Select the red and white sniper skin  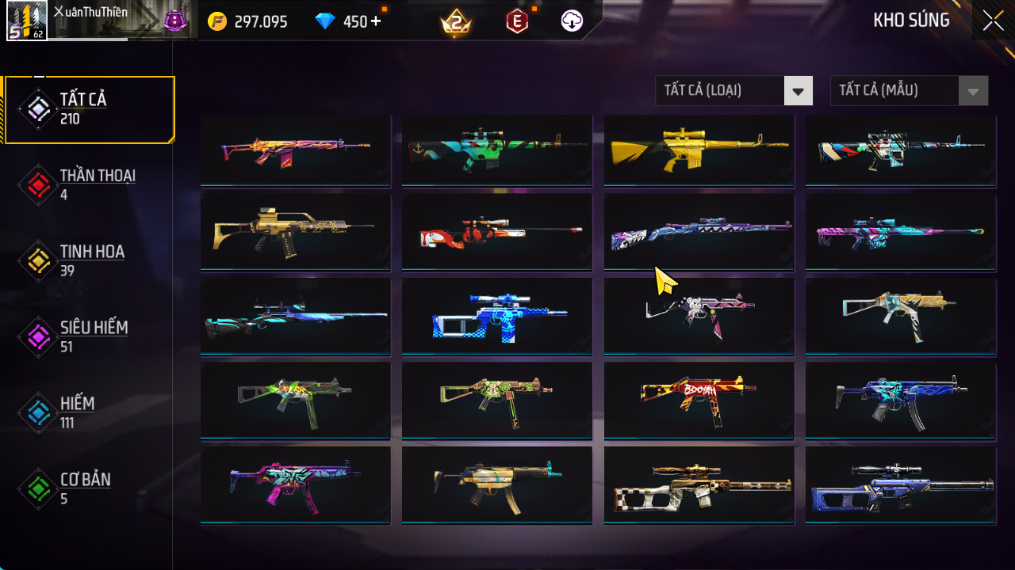497,233
